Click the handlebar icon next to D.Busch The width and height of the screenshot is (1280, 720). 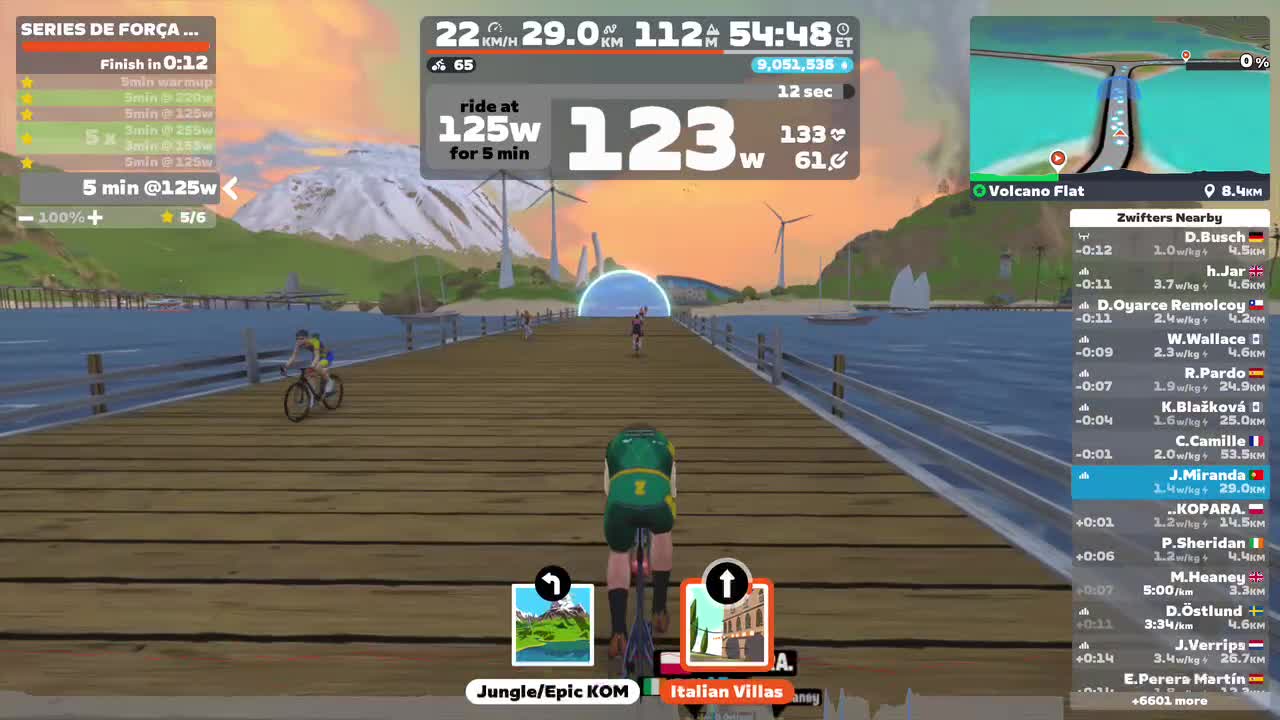tap(1084, 236)
